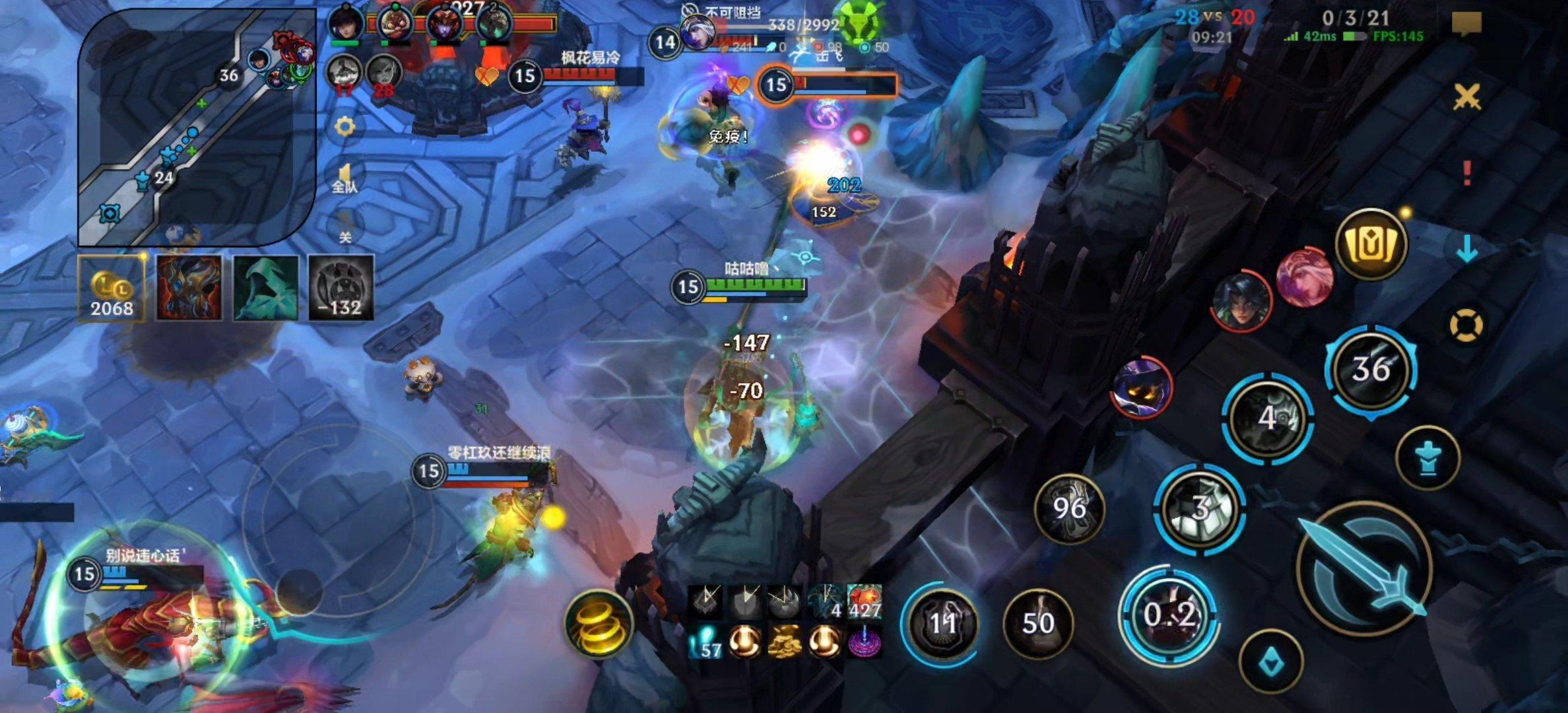Select the greyed-out item showing -132
The height and width of the screenshot is (713, 1568).
341,289
